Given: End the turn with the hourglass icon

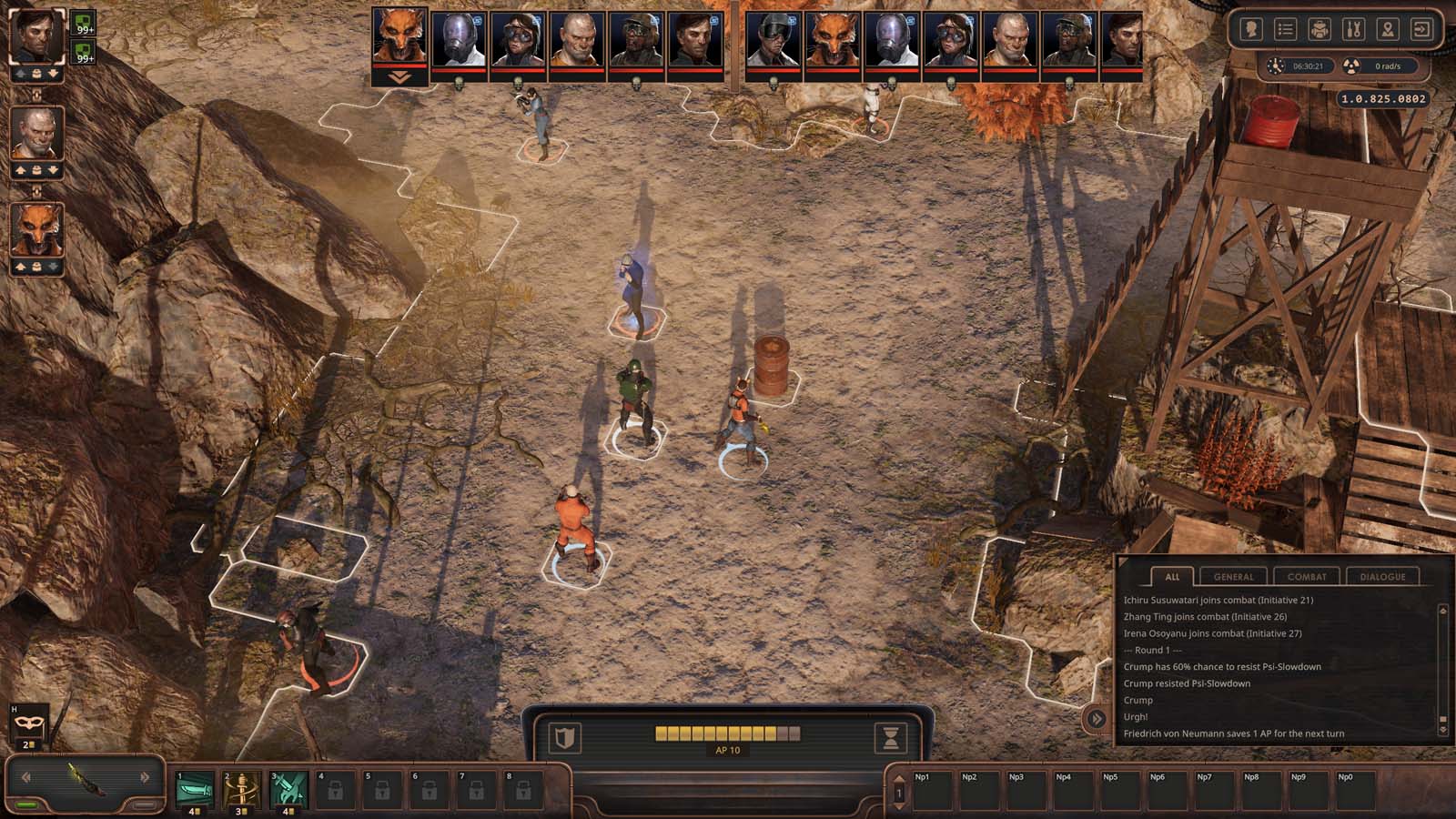Looking at the screenshot, I should pyautogui.click(x=892, y=738).
